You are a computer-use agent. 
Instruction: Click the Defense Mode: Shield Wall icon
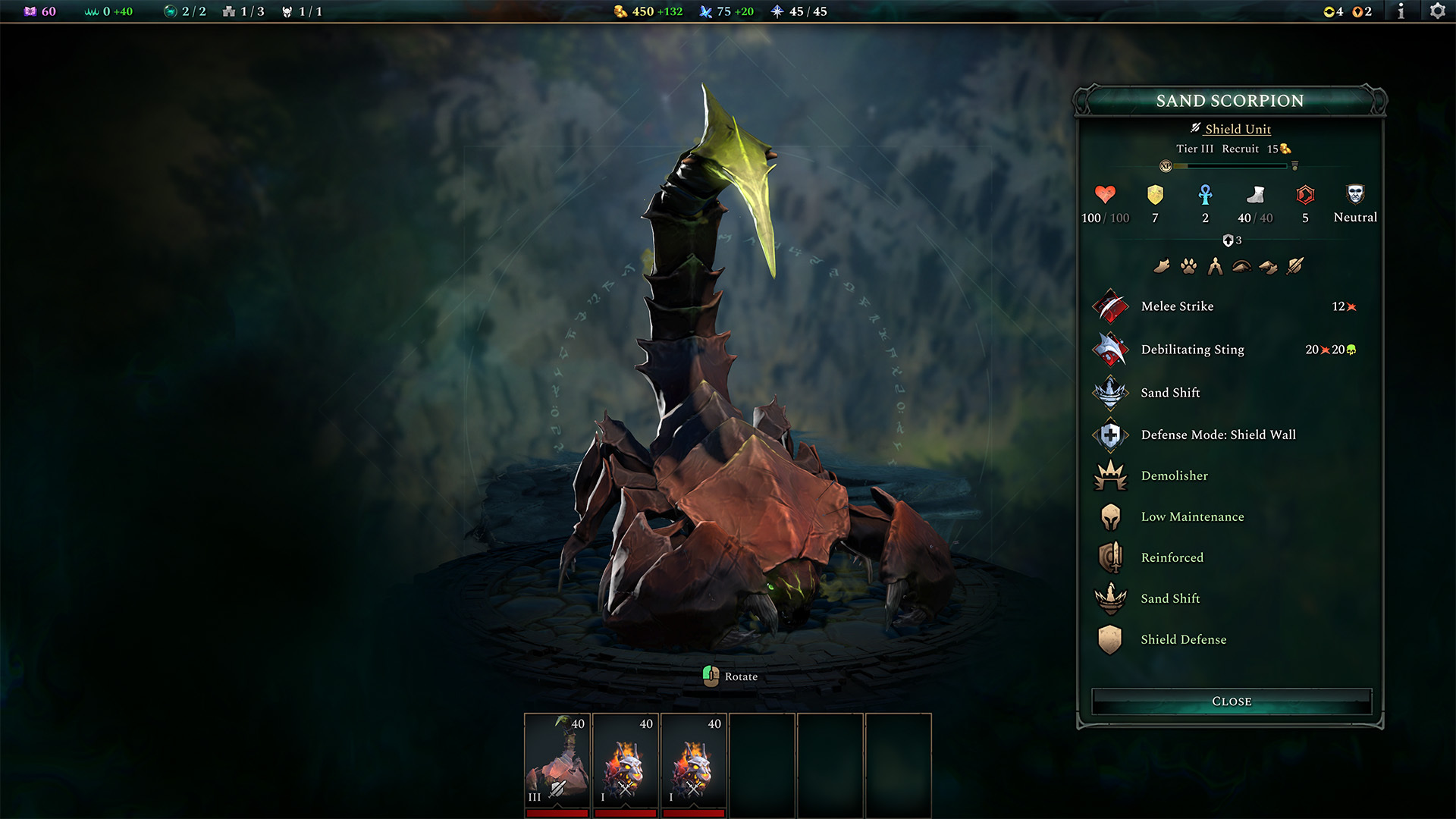tap(1110, 435)
